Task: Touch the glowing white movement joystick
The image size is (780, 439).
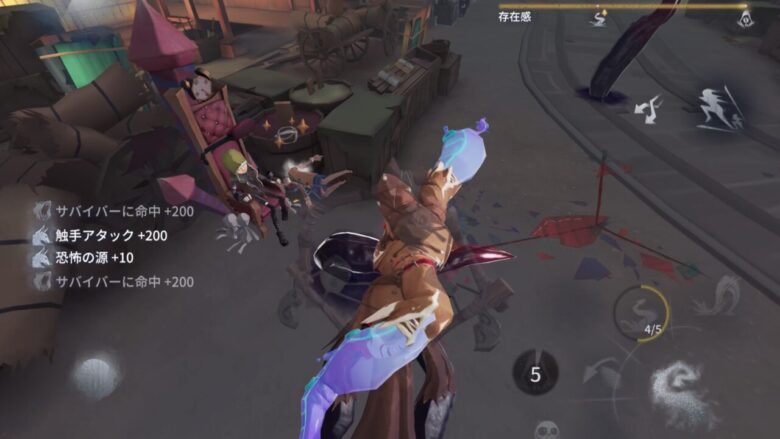Action: [x=96, y=377]
